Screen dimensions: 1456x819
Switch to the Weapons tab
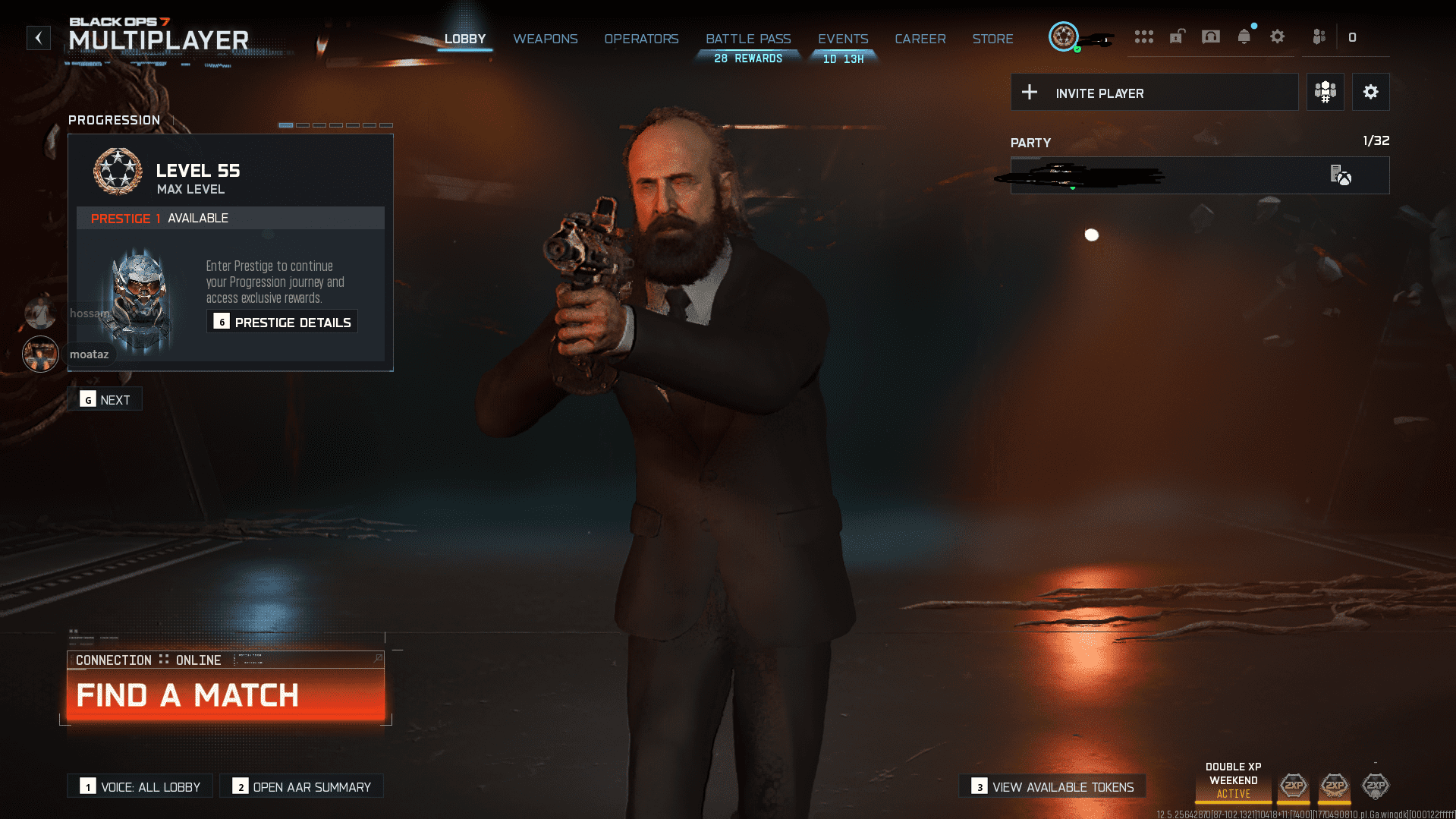click(546, 39)
